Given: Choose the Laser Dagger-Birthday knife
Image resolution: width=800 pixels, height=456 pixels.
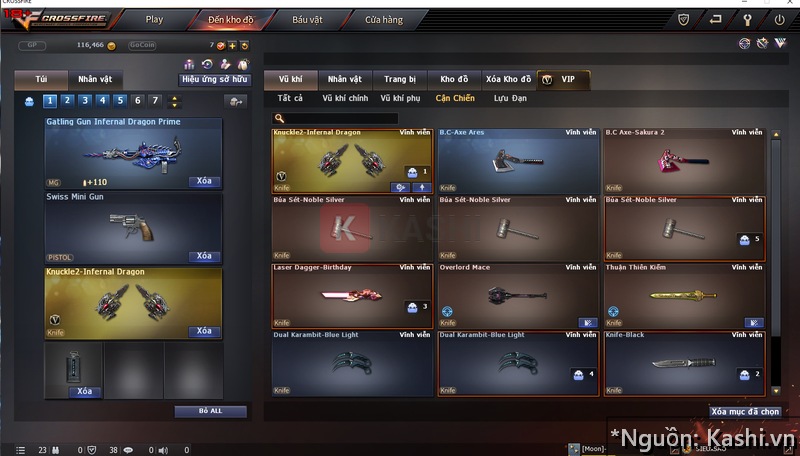Looking at the screenshot, I should [x=352, y=295].
